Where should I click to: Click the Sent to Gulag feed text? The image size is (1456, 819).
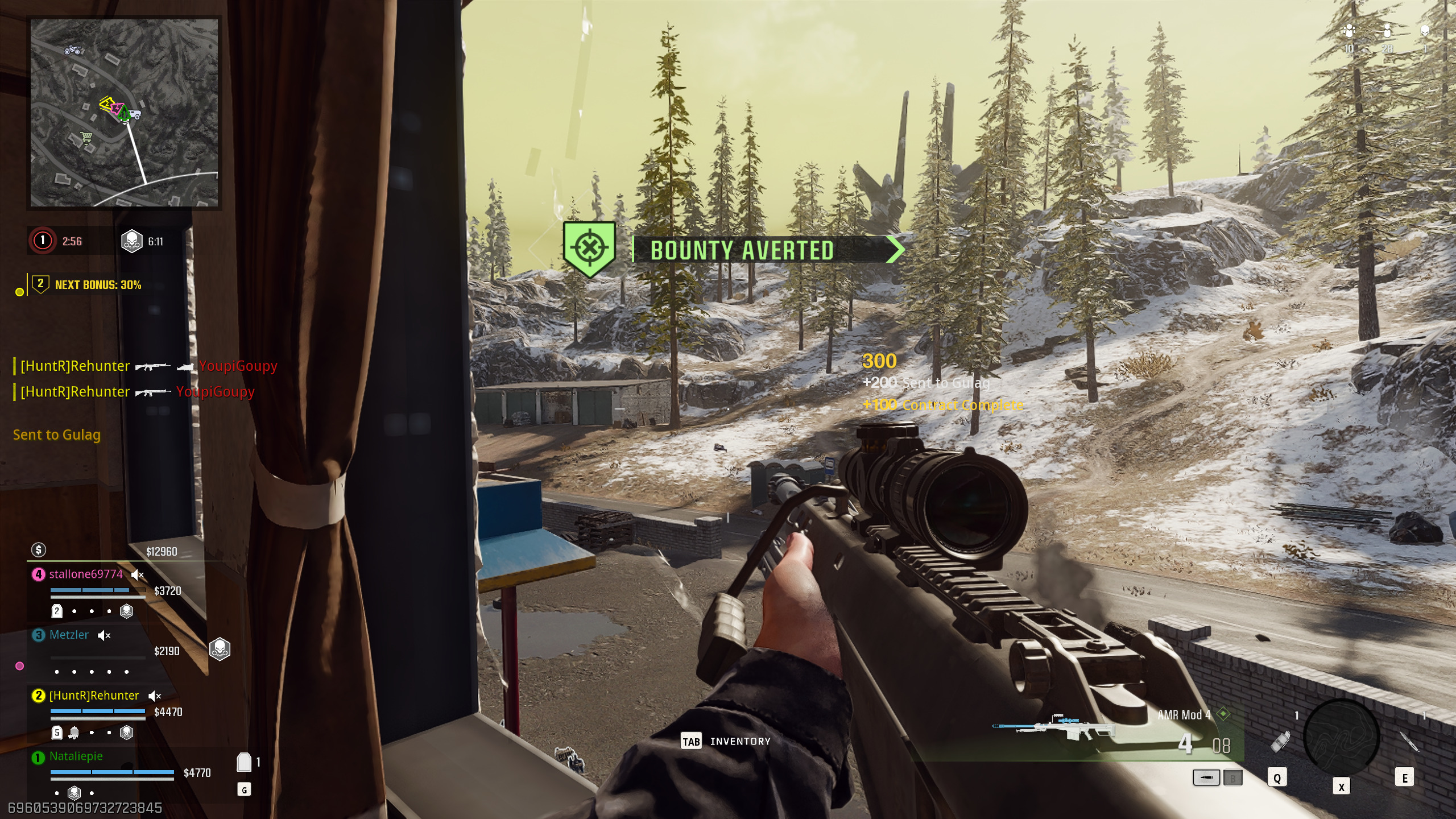coord(57,435)
